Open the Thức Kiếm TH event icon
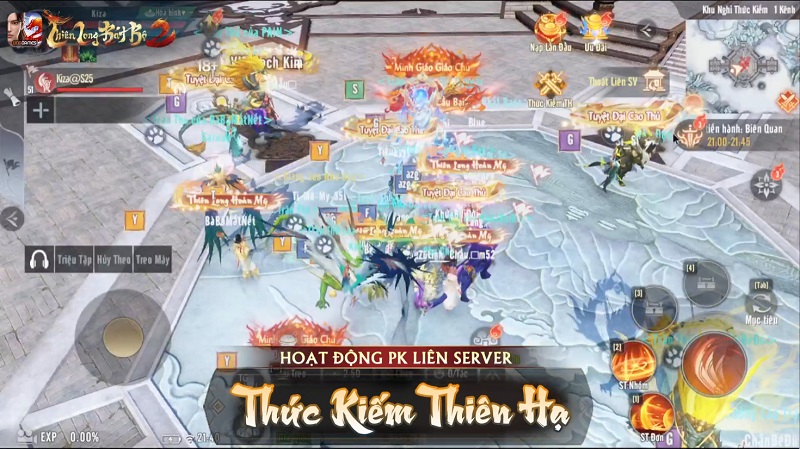Screen dimensions: 800x449 (549, 86)
